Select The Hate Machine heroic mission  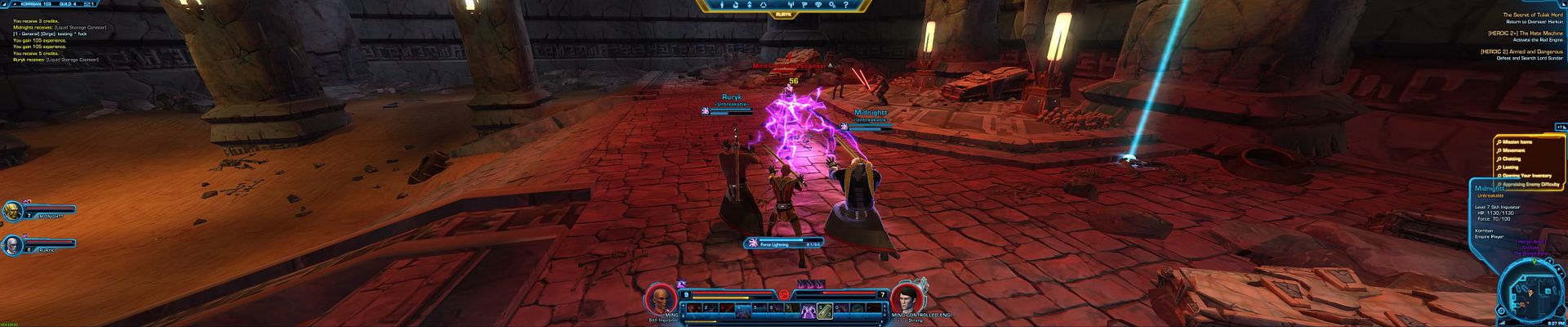pyautogui.click(x=1521, y=34)
